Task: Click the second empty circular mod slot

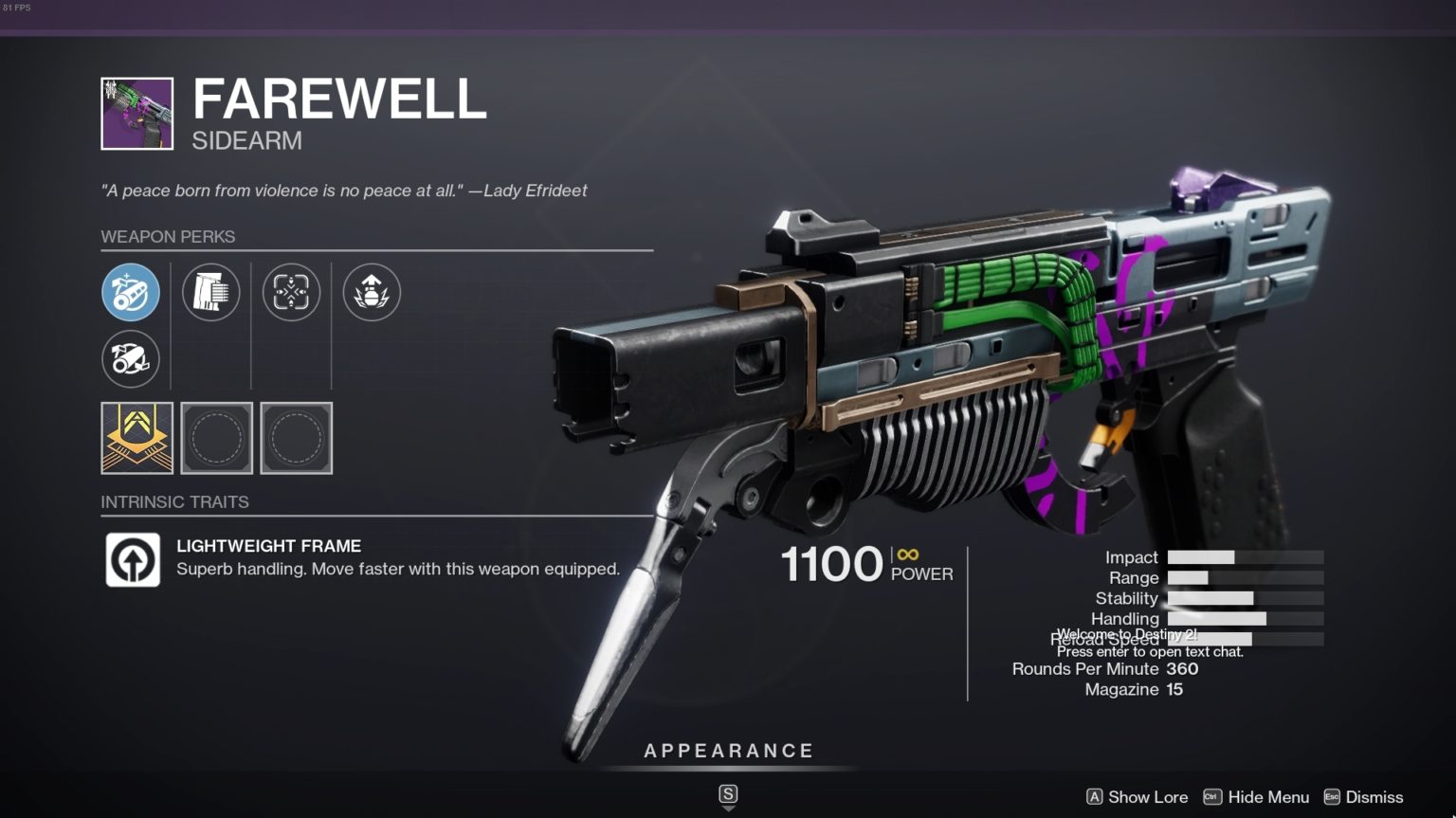Action: click(296, 438)
